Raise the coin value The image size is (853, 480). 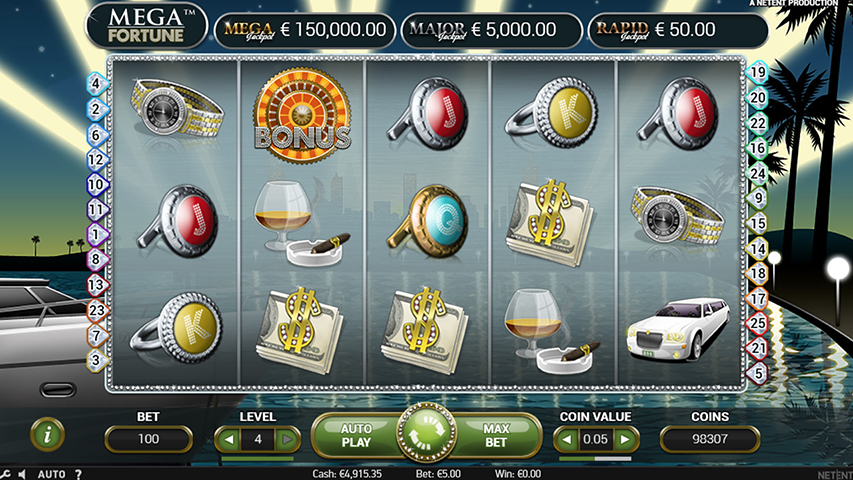click(626, 439)
